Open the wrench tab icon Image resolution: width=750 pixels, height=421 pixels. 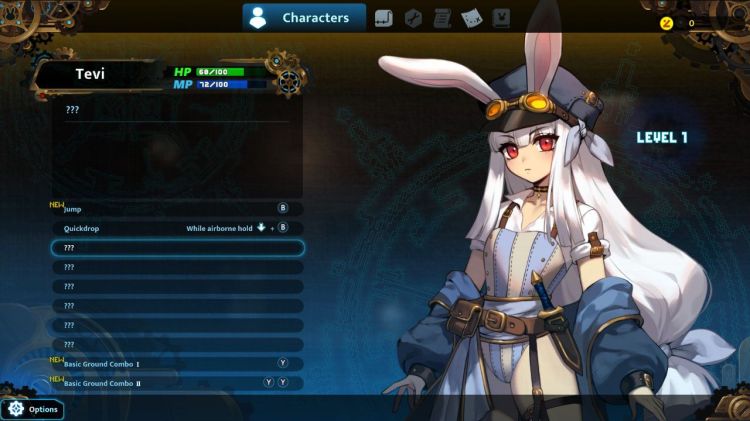(413, 17)
